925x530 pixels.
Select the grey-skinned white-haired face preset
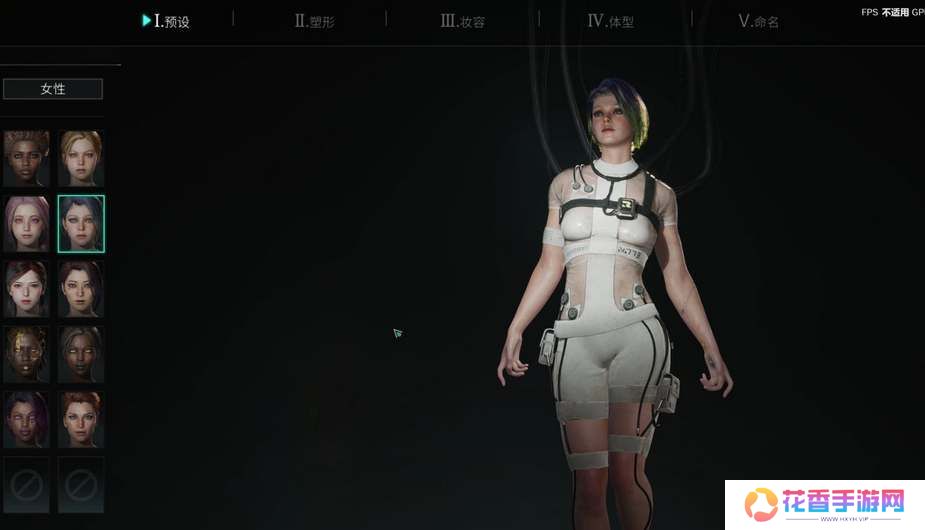81,353
